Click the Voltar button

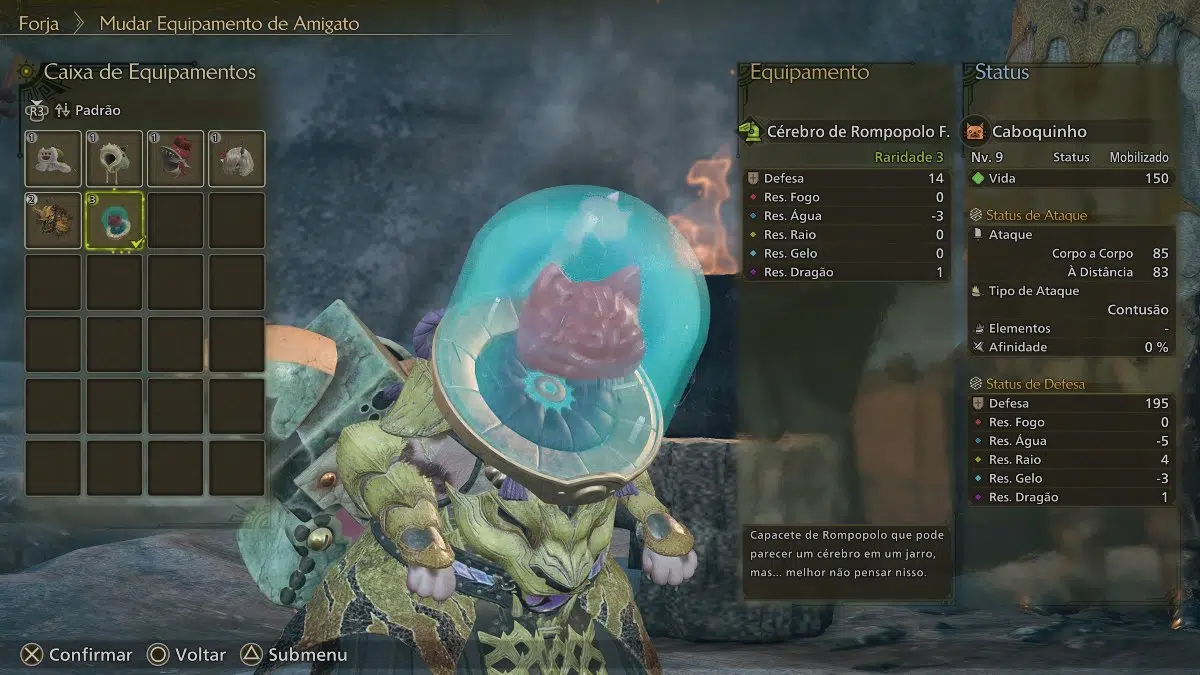pos(187,655)
